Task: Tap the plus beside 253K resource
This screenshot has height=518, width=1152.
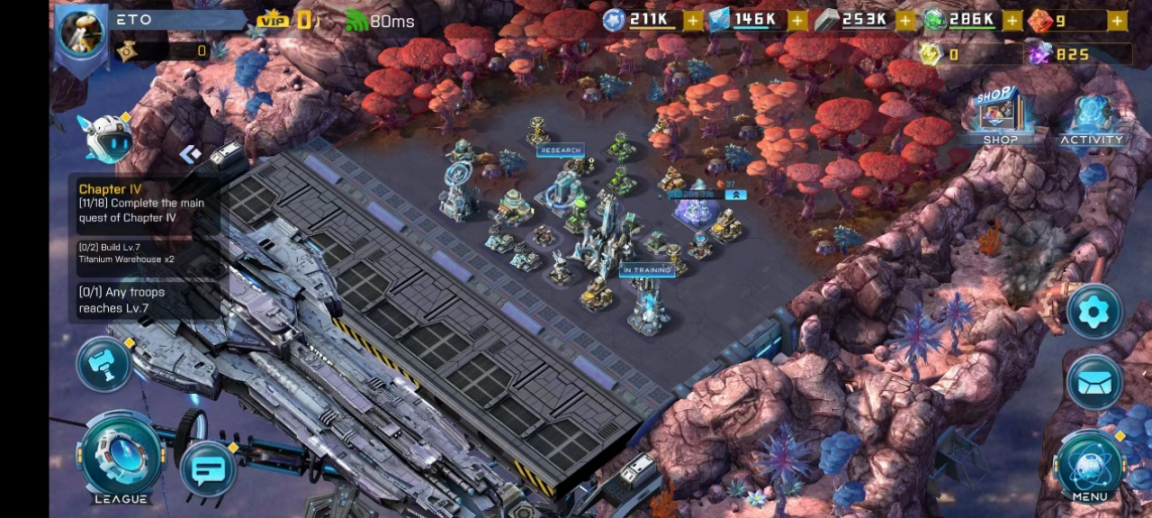Action: 905,20
